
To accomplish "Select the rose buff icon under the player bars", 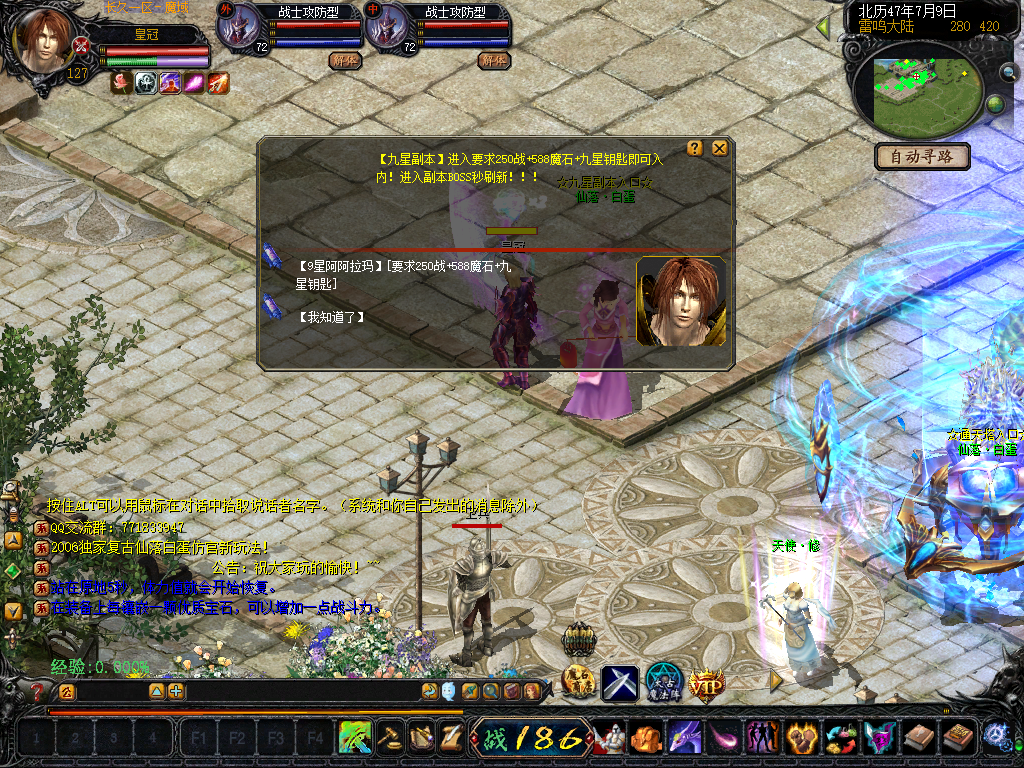I will [122, 83].
